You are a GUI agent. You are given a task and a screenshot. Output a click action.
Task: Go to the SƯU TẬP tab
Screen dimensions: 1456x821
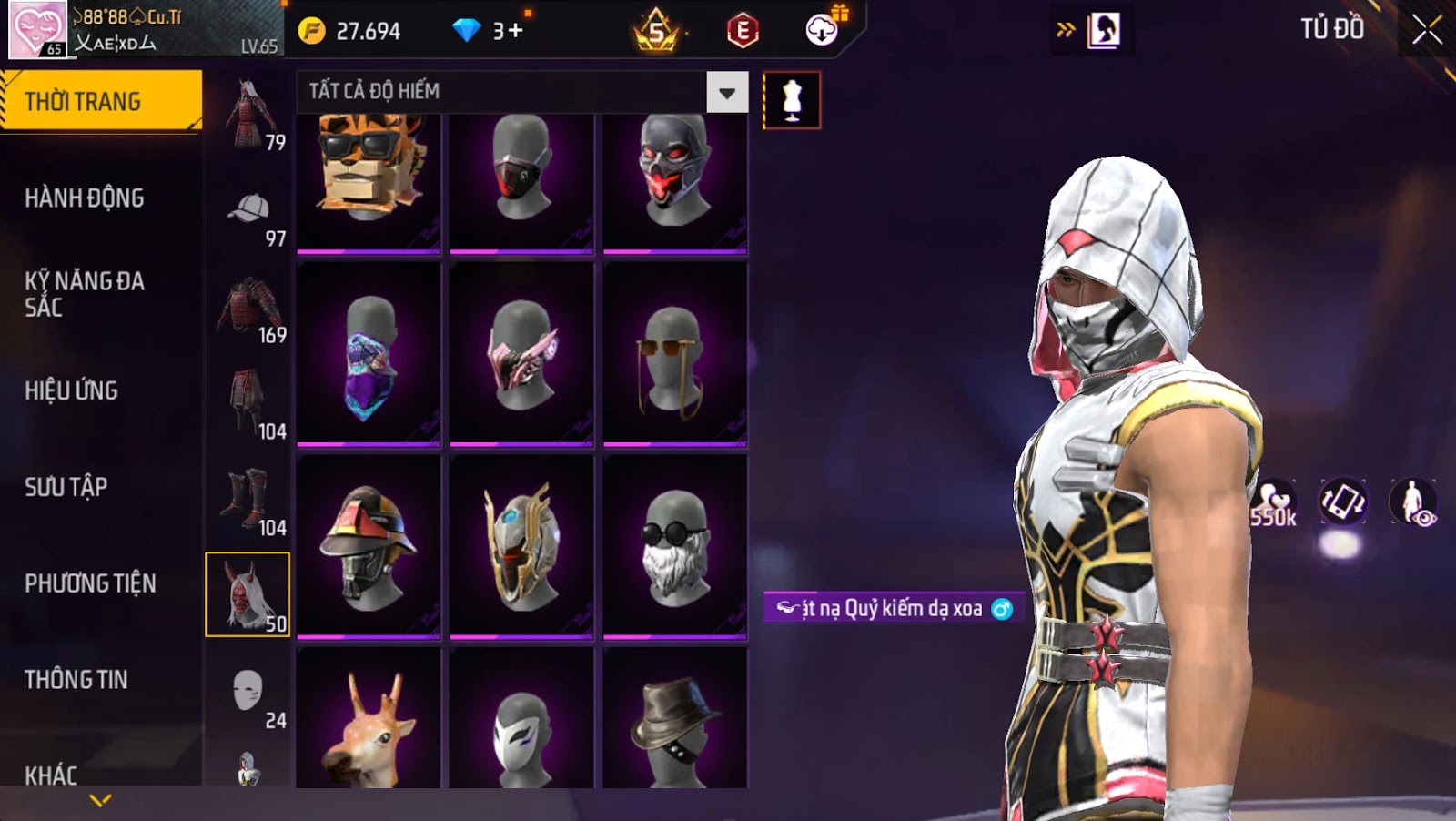[66, 487]
